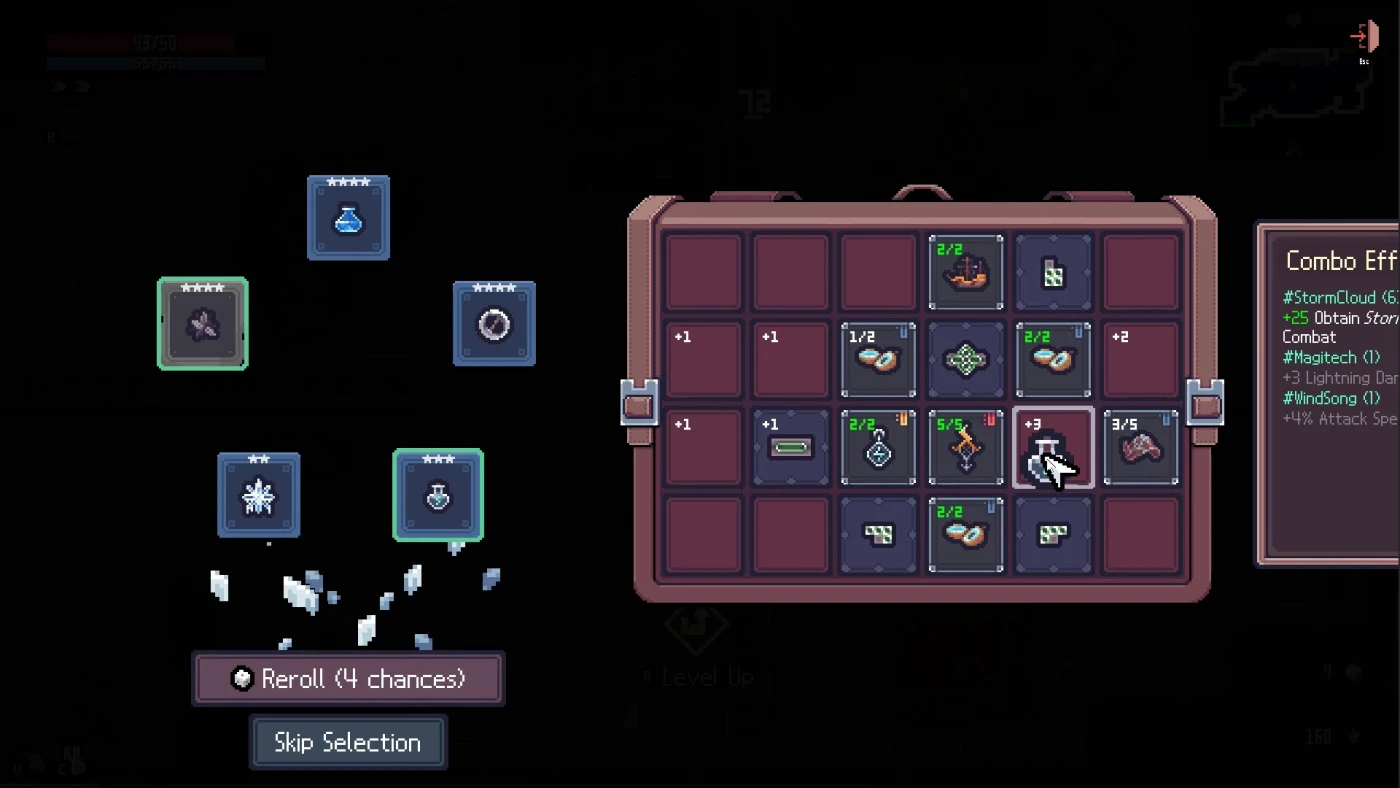Click the exit door icon

[1362, 38]
